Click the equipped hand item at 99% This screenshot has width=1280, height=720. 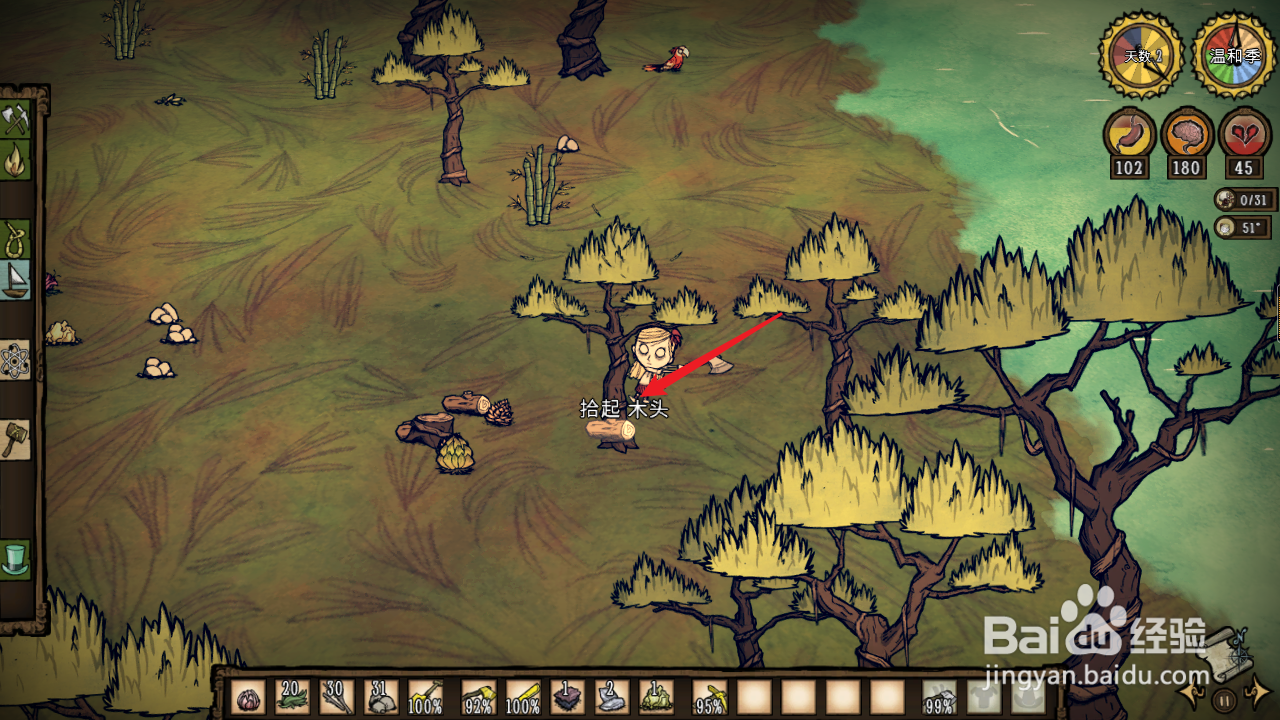[x=939, y=697]
